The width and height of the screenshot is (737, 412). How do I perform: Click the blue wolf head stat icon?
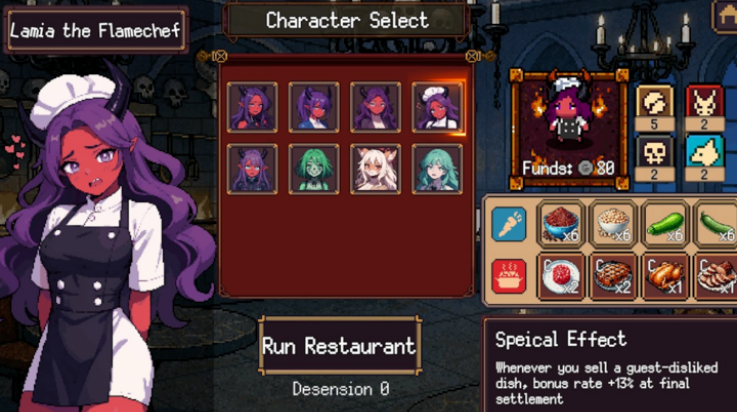click(x=704, y=153)
